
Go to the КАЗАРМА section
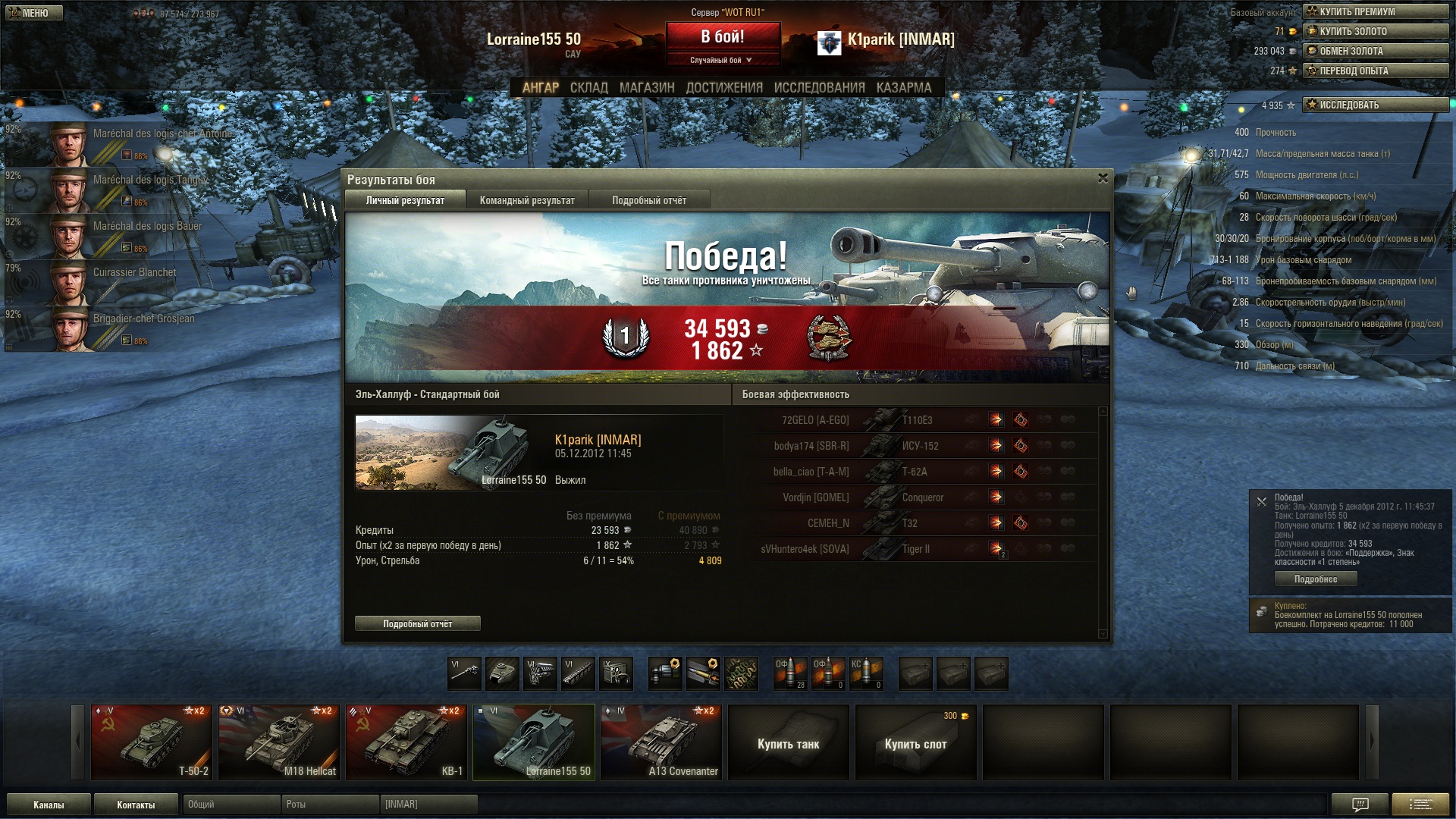(903, 88)
